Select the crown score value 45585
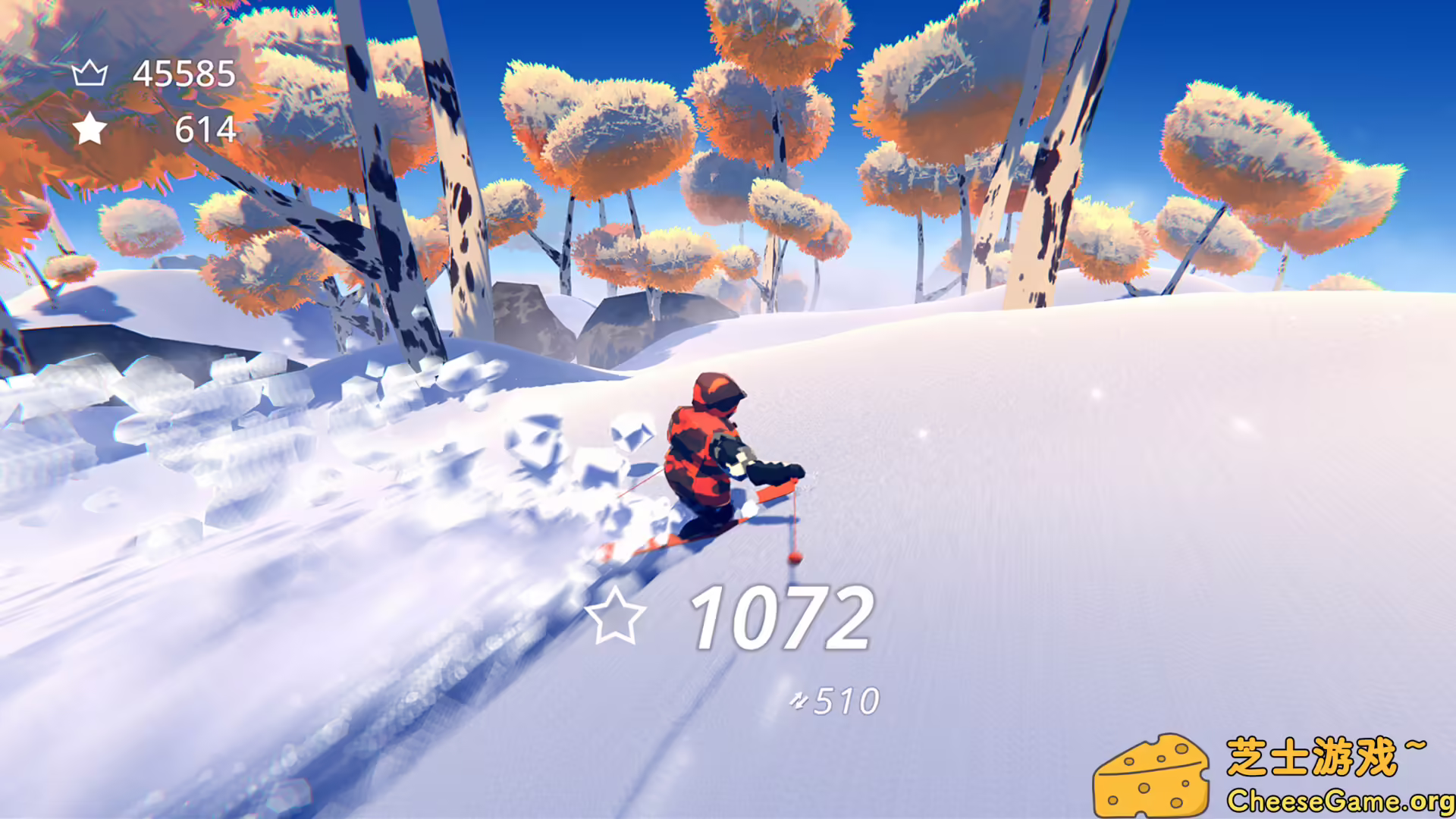The height and width of the screenshot is (819, 1456). (184, 74)
